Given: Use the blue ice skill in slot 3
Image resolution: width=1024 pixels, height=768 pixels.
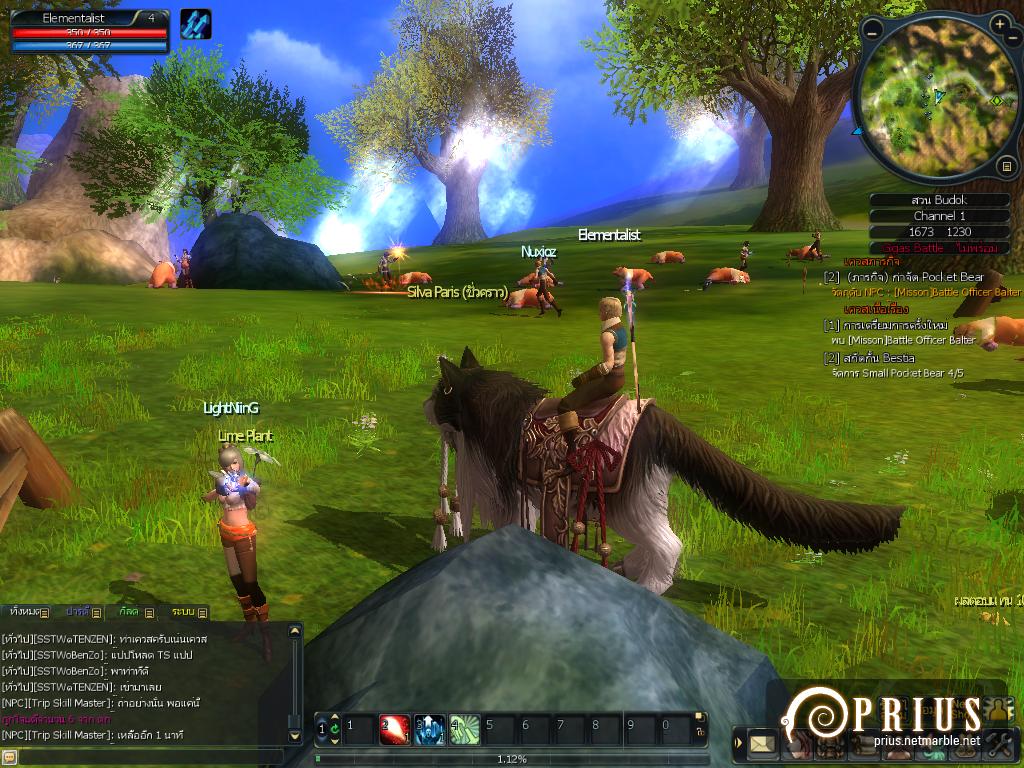Looking at the screenshot, I should [x=429, y=729].
